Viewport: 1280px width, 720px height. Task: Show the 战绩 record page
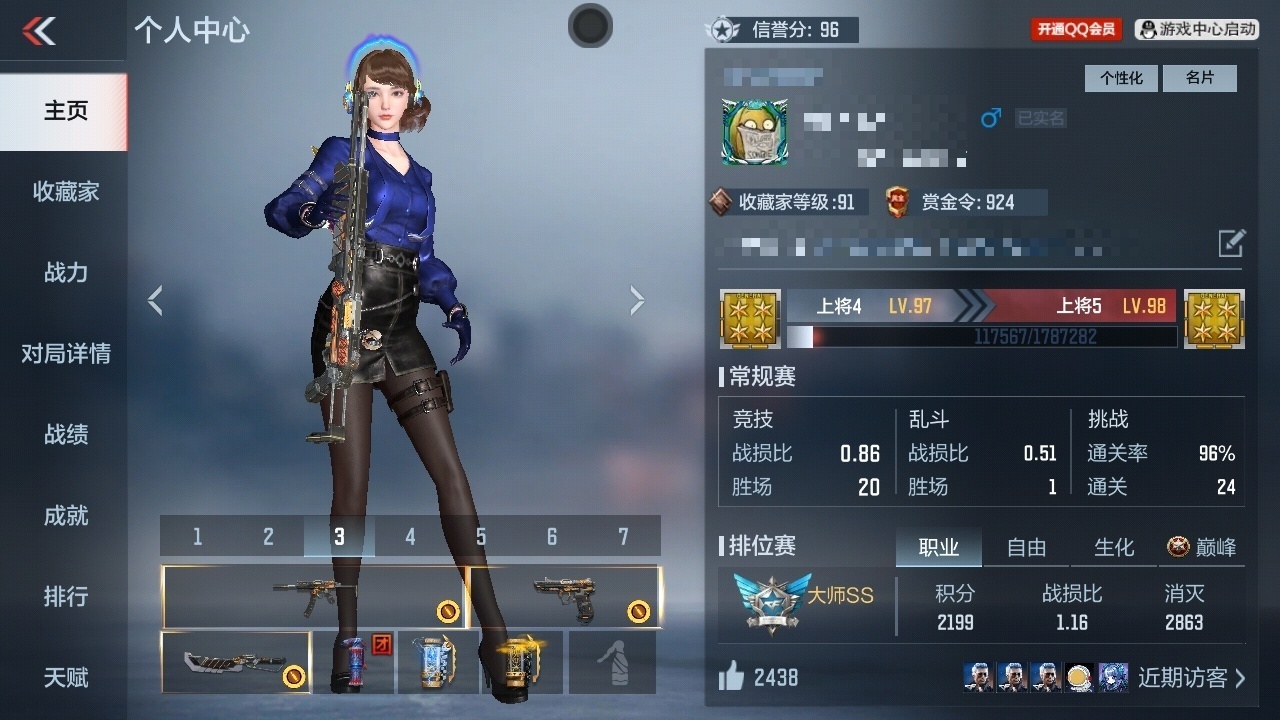[65, 434]
